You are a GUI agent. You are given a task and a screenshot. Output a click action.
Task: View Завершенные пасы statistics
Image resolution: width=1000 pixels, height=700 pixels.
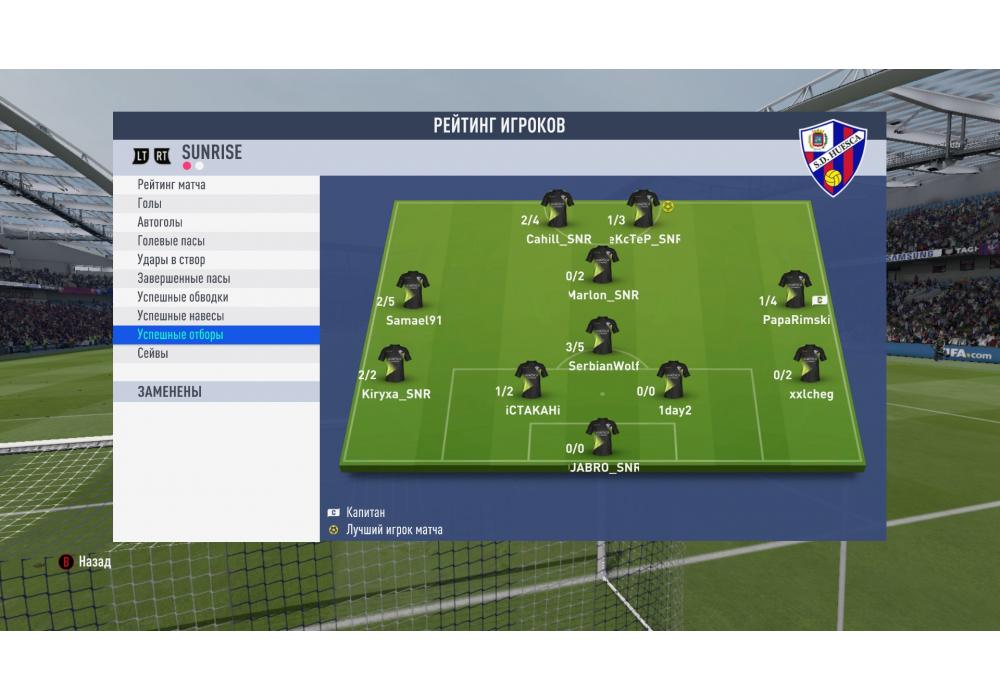coord(215,279)
